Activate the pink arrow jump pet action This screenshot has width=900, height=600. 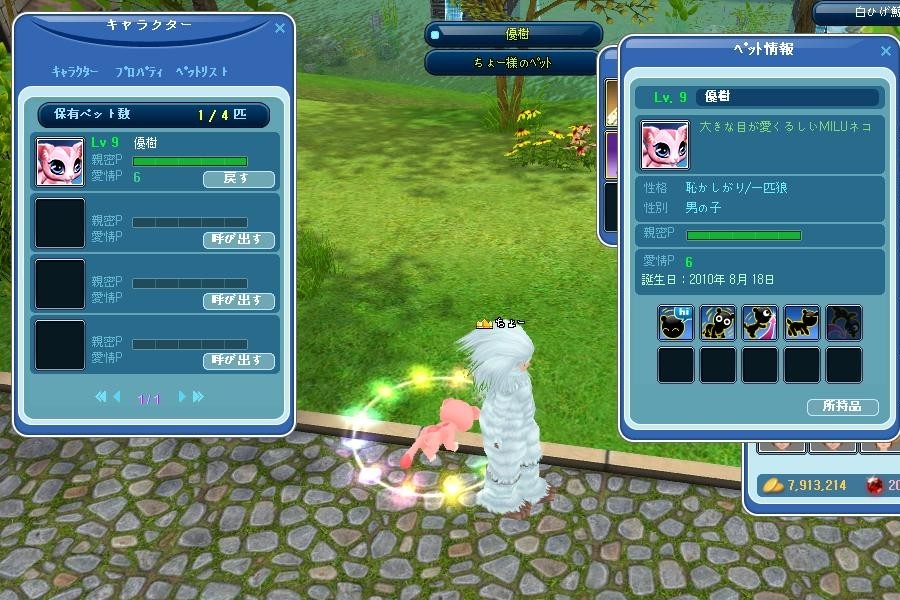(x=760, y=323)
